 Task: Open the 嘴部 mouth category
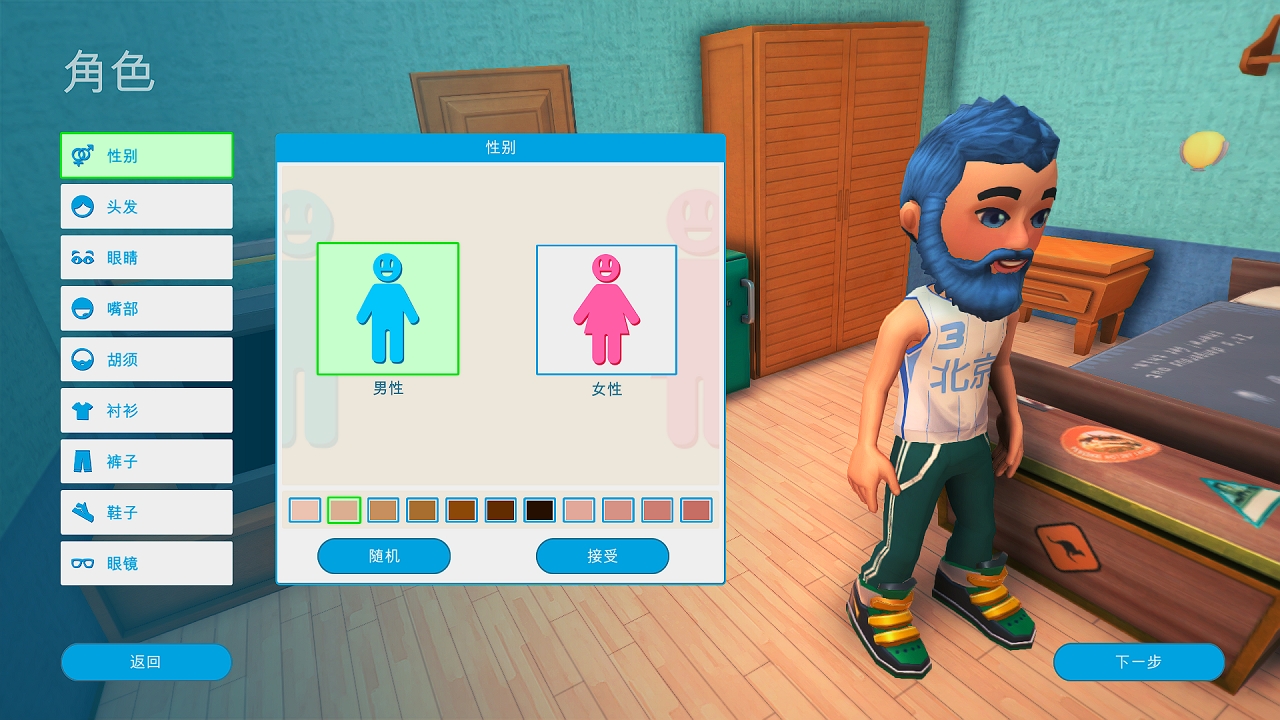pyautogui.click(x=146, y=309)
